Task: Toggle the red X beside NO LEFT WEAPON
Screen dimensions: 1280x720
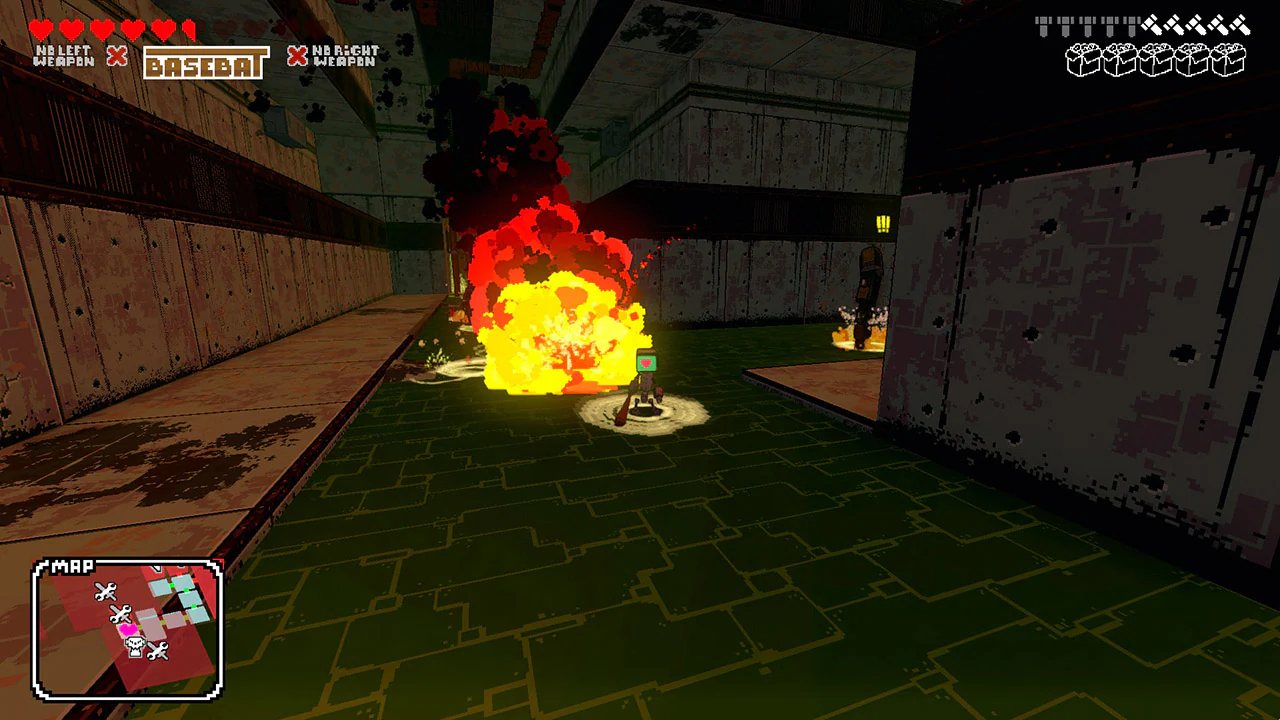Action: [117, 56]
